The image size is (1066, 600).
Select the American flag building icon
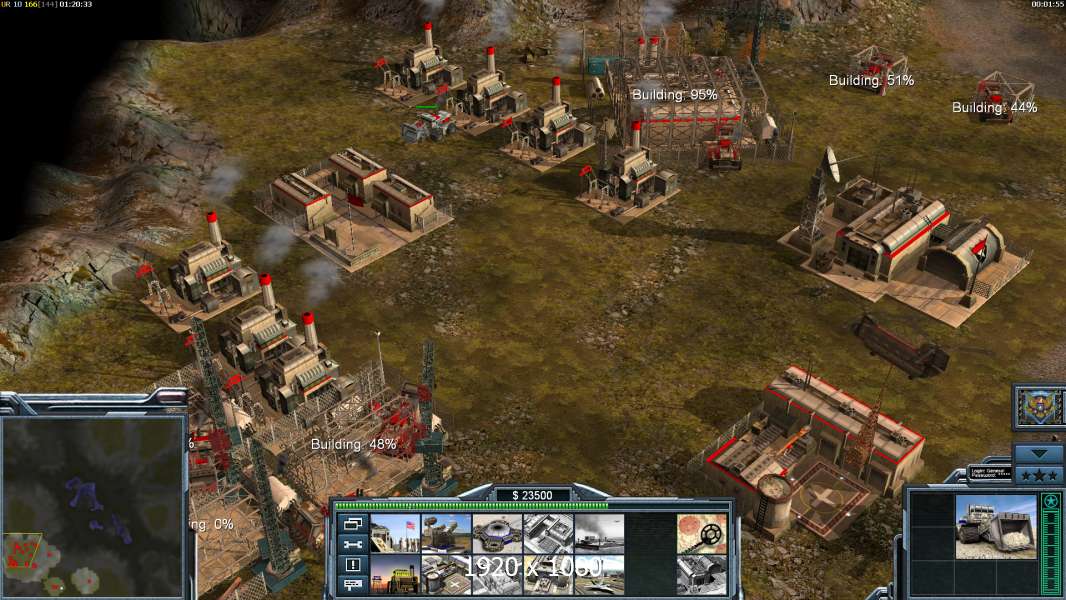(395, 533)
